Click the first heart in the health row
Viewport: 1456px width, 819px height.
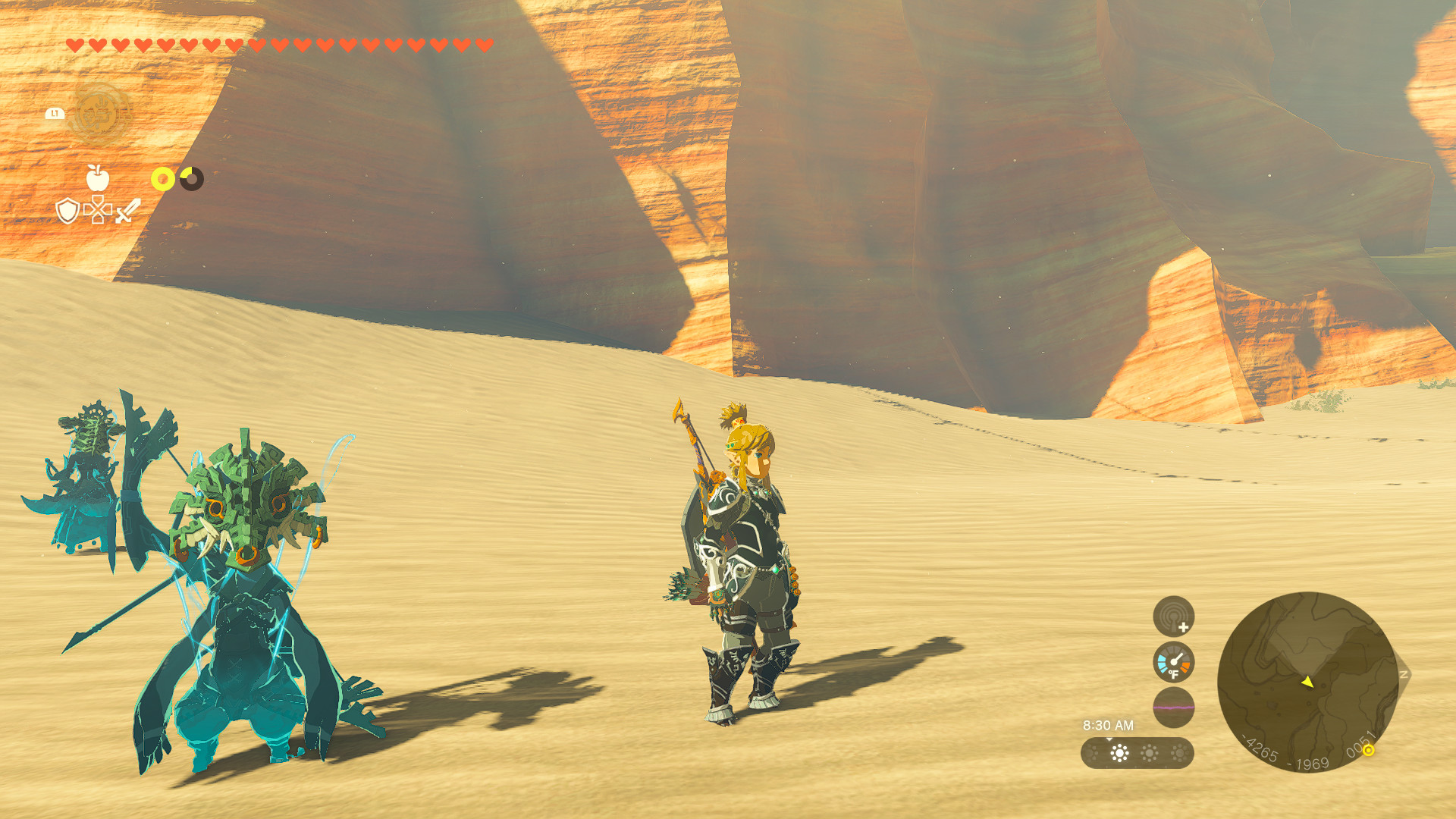74,43
